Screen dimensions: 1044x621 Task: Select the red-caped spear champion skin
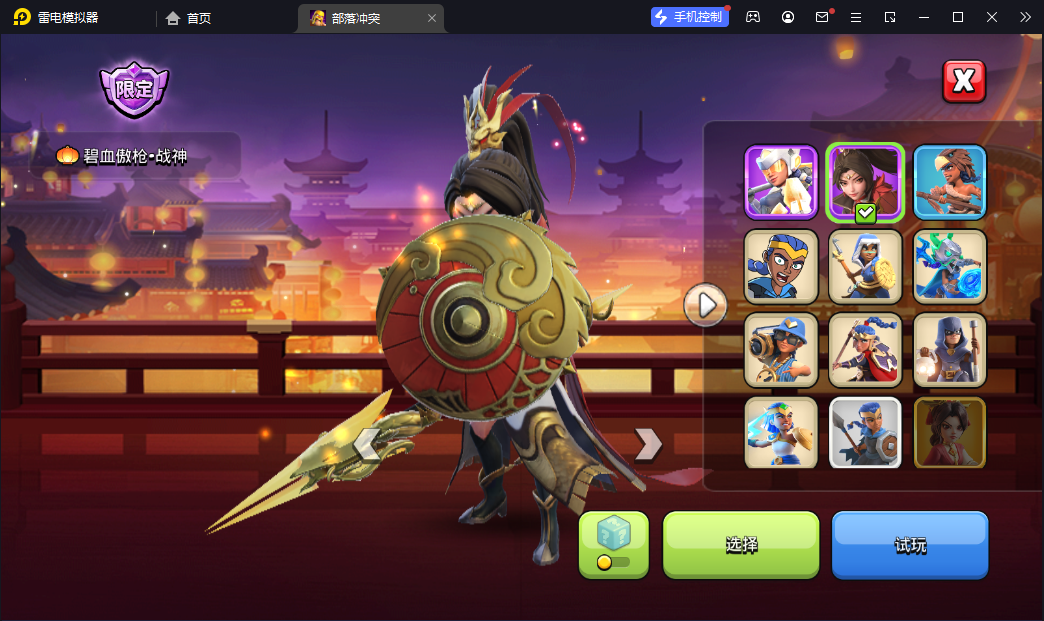tap(865, 350)
